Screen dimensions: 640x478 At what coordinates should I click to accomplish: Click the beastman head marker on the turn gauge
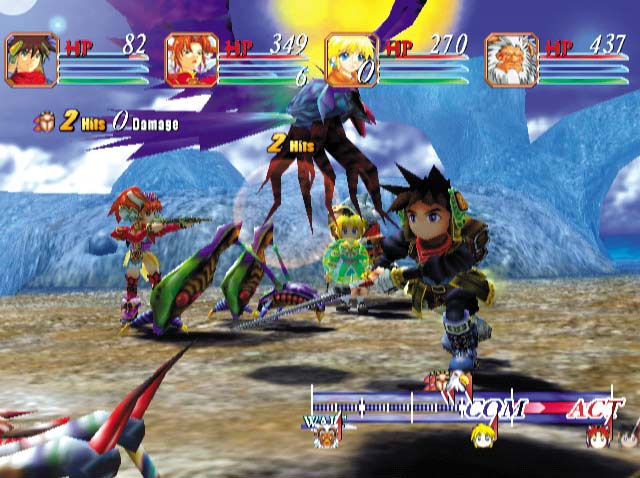coord(325,436)
